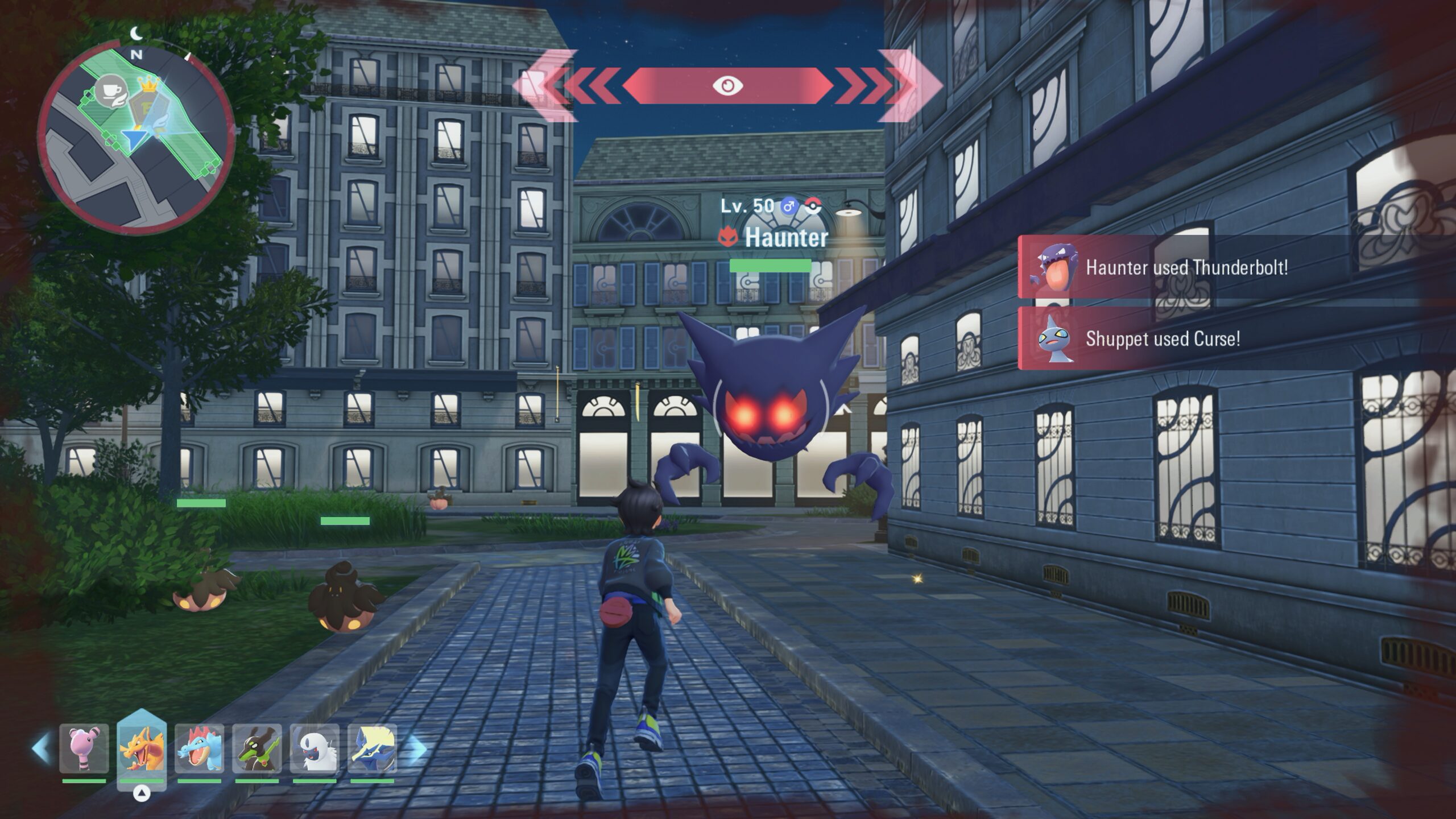Open the Shuppet used Curse log entry
This screenshot has height=819, width=1456.
tap(1162, 339)
